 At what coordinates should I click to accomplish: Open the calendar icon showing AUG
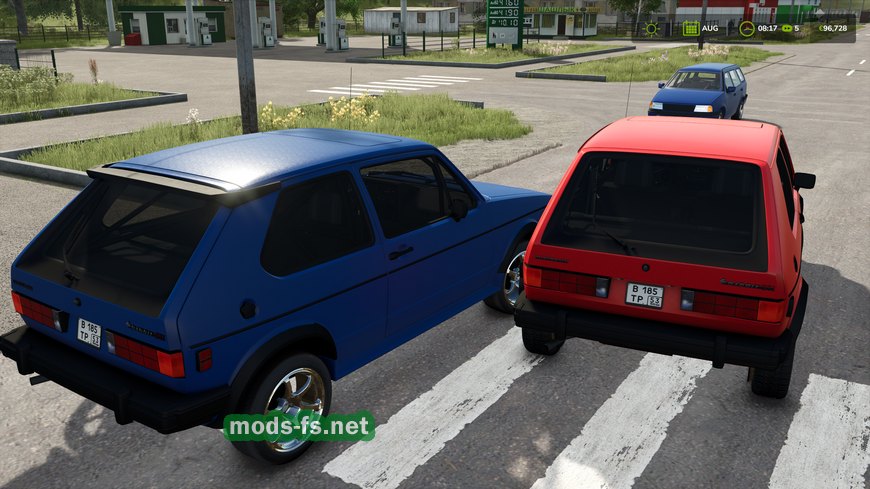click(x=691, y=28)
